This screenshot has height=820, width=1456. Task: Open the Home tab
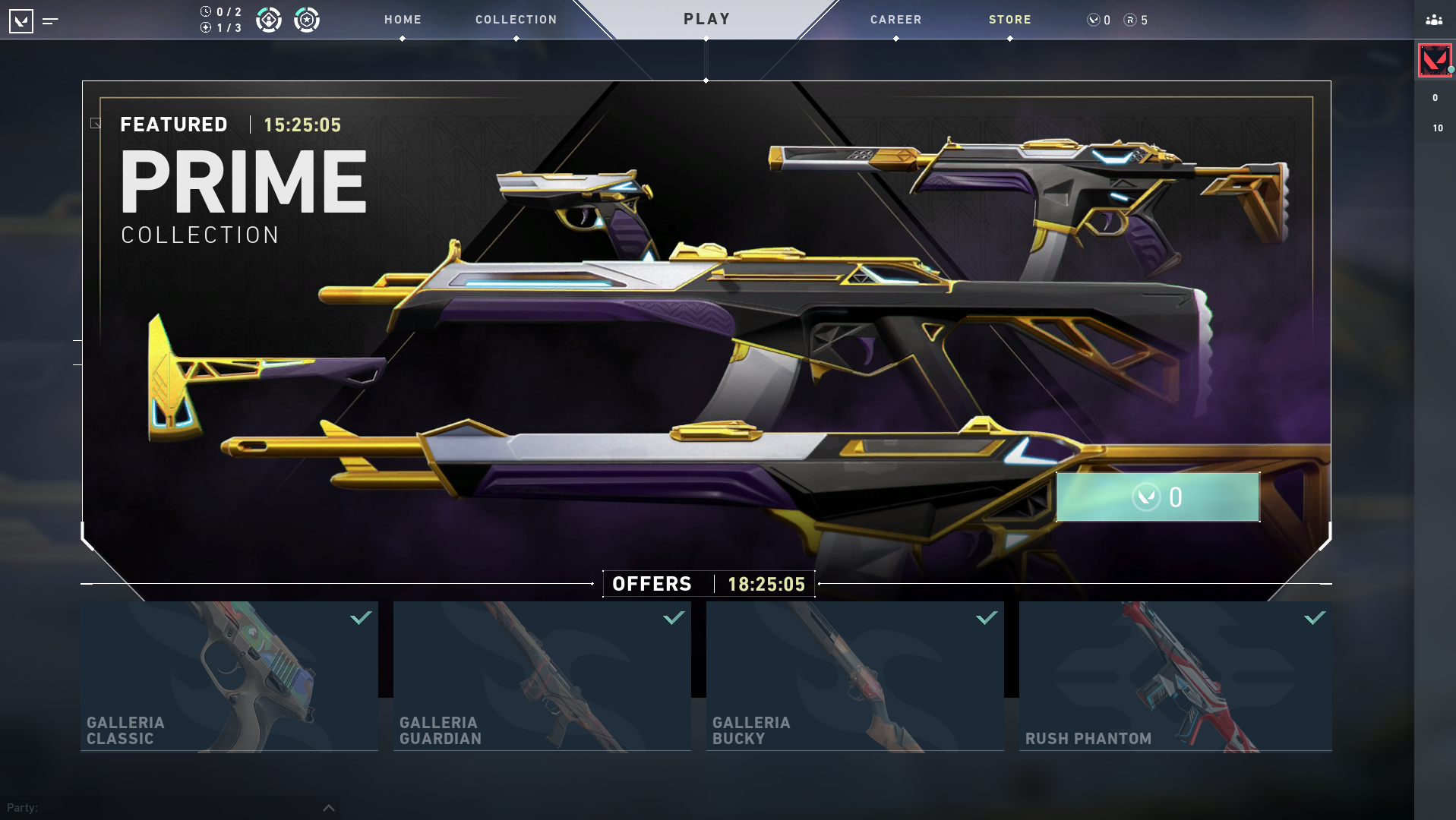403,20
